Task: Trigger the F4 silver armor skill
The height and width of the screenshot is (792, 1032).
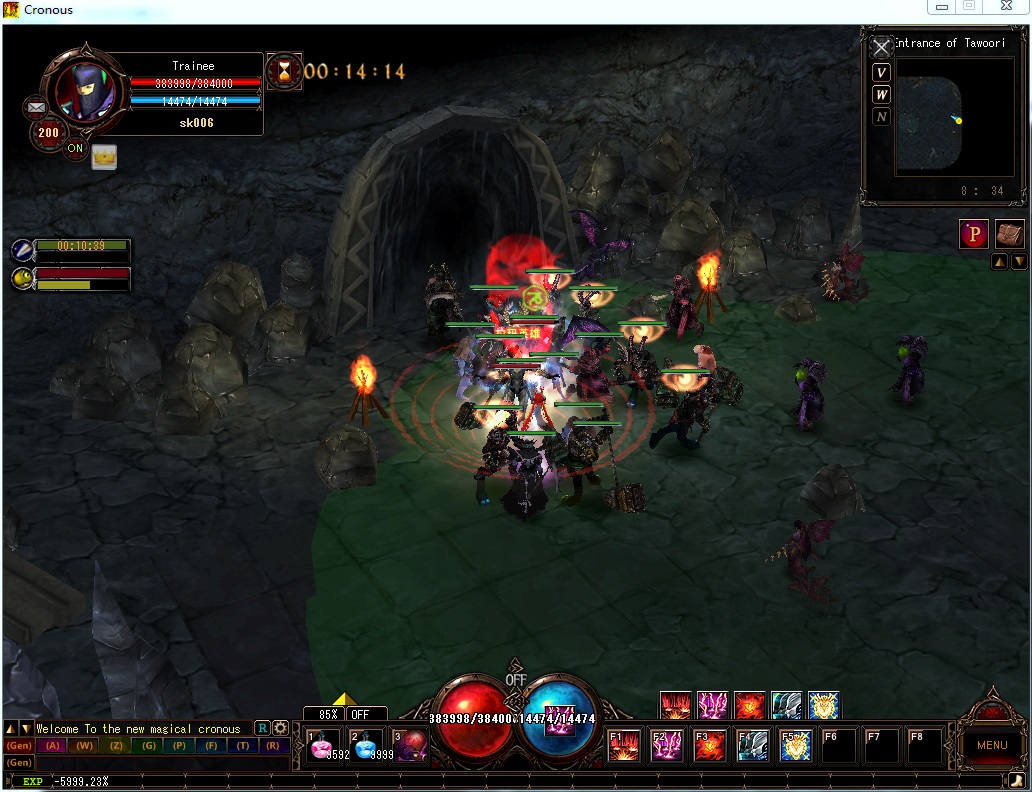Action: point(753,746)
